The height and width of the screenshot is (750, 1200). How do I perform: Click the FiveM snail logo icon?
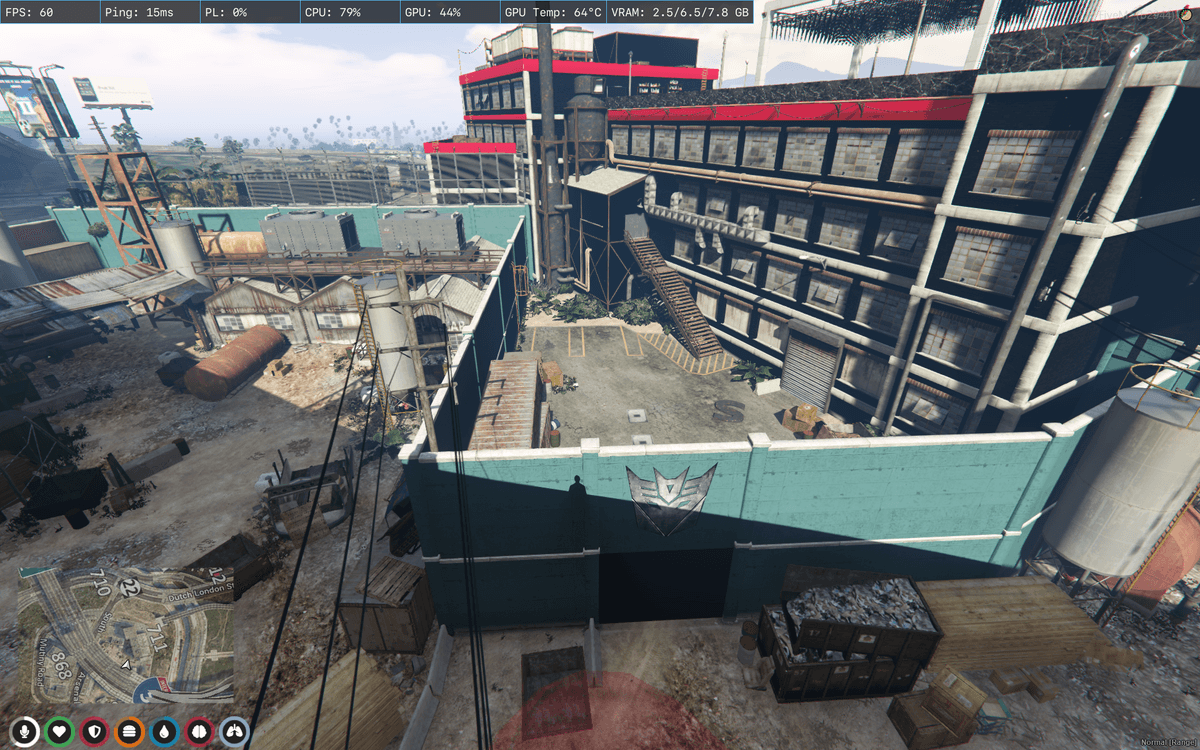[x=1186, y=12]
